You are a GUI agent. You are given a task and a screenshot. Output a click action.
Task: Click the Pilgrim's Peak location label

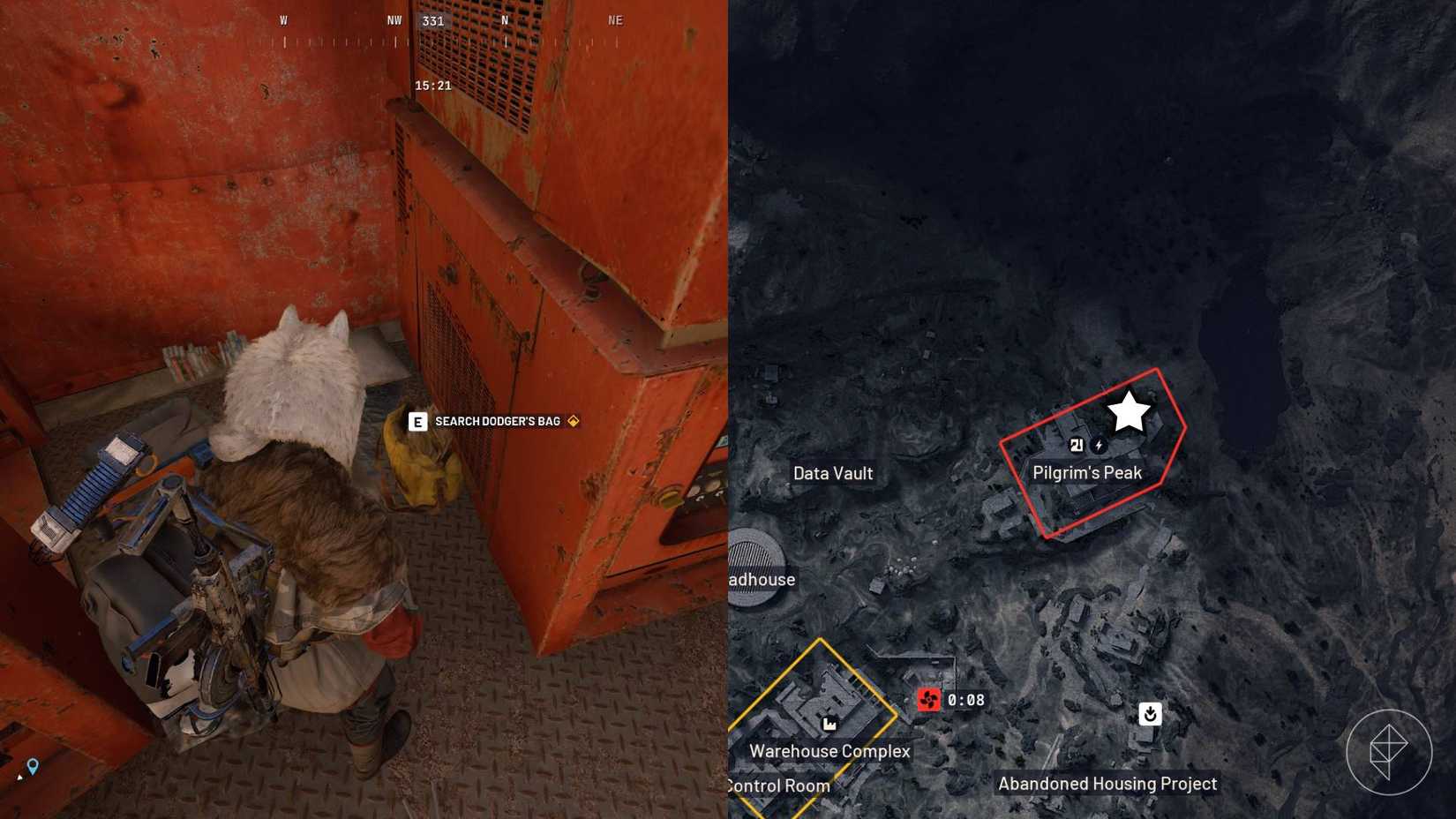pyautogui.click(x=1088, y=473)
